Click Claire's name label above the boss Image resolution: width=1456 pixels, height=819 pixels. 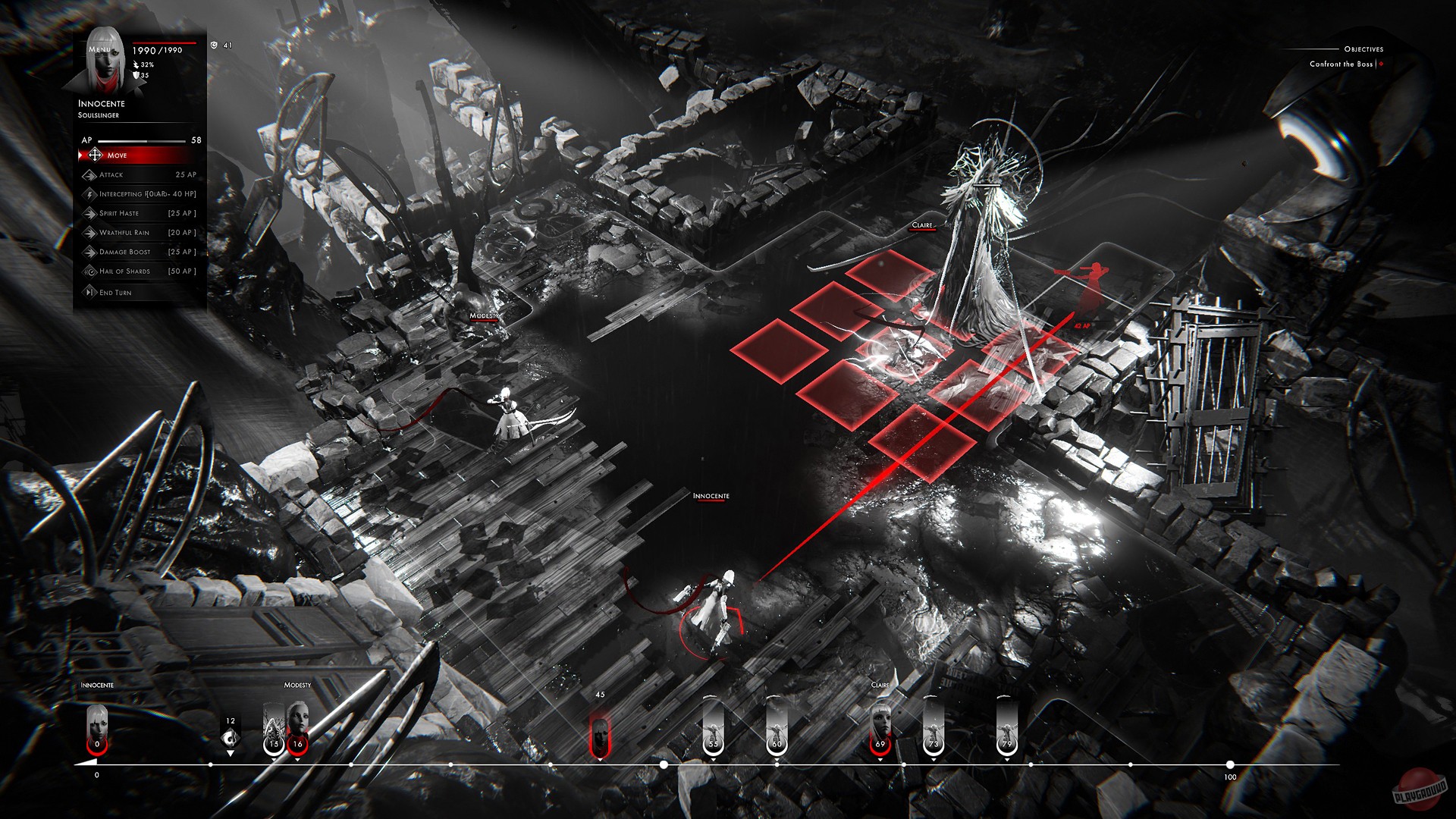click(924, 225)
